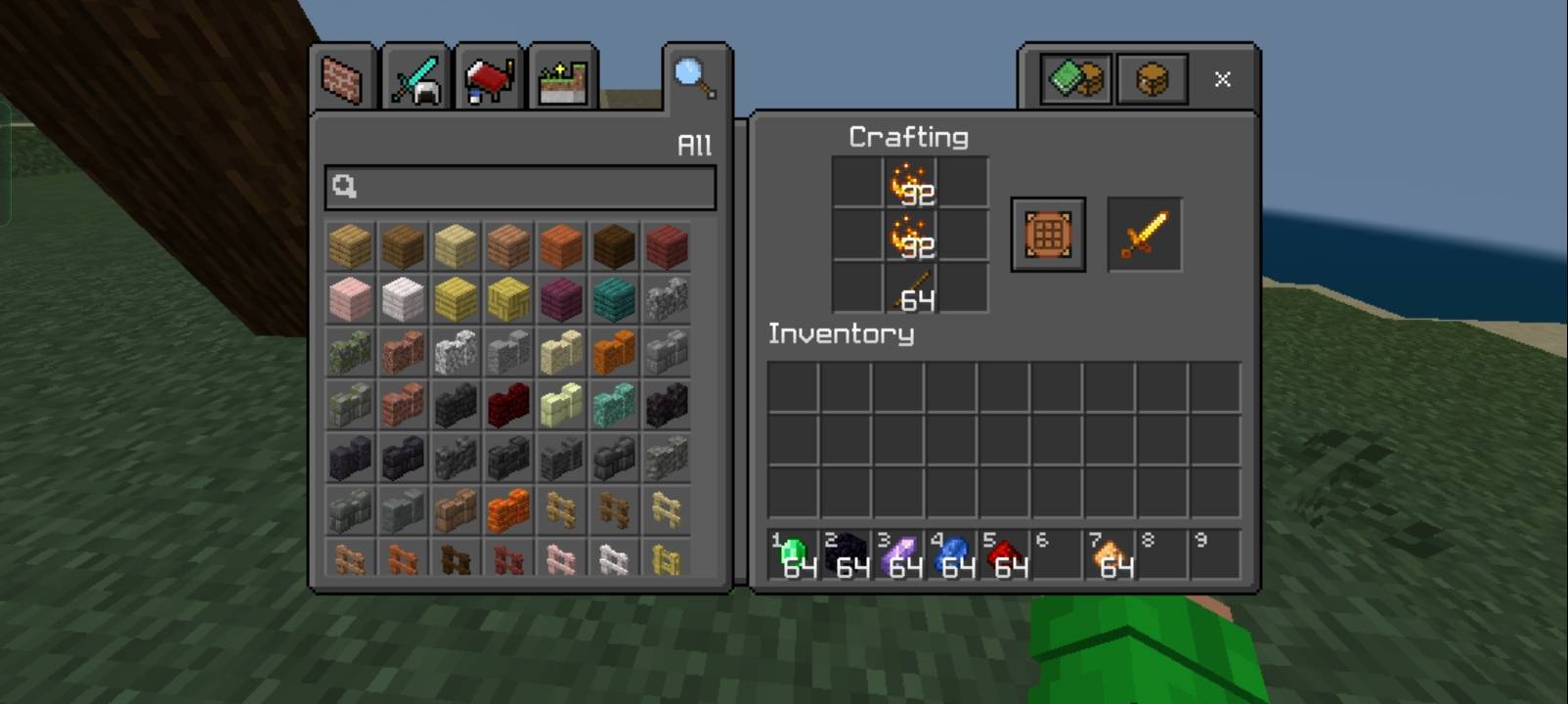Click the search input field
1568x704 pixels.
(x=516, y=187)
